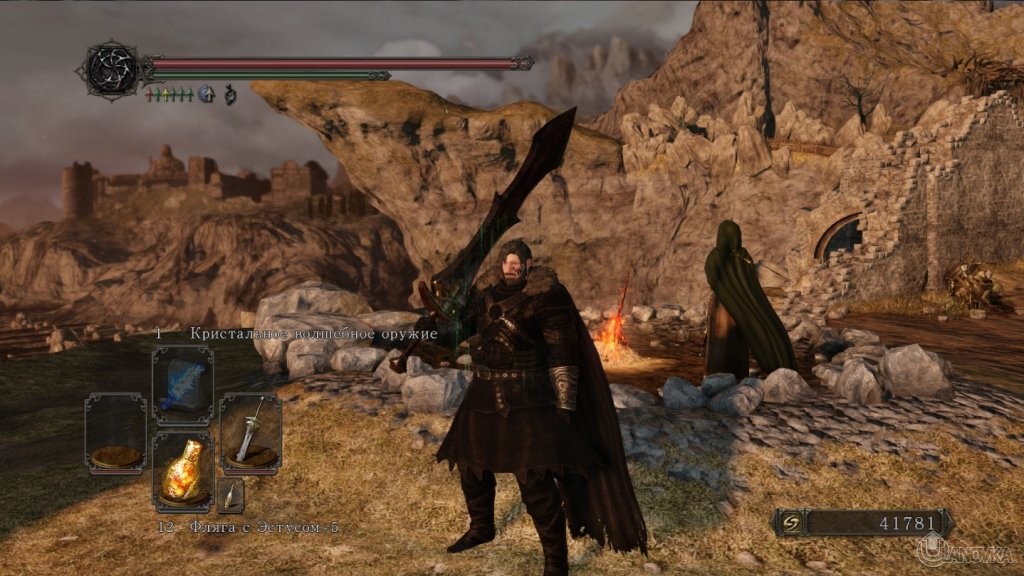Select the right-hand greatsword weapon slot
The height and width of the screenshot is (576, 1024).
[x=249, y=432]
